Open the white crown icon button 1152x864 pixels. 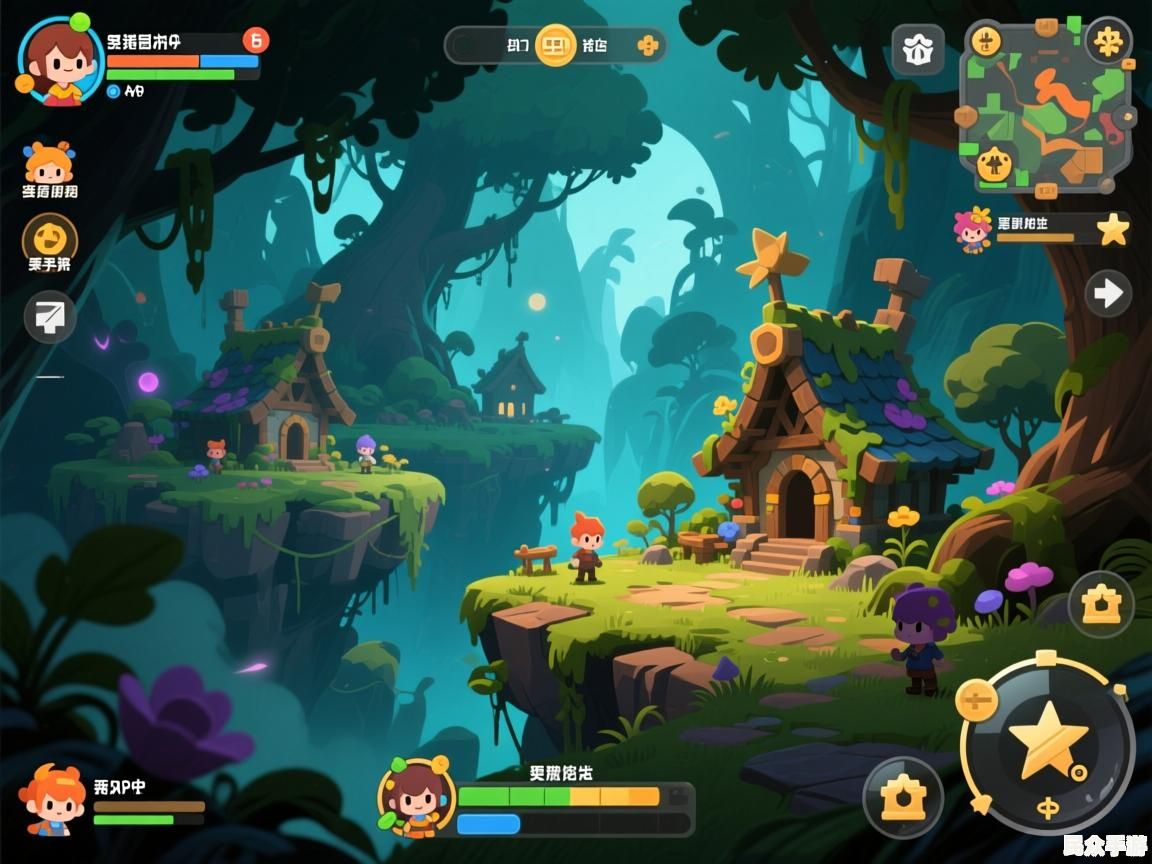tap(917, 50)
